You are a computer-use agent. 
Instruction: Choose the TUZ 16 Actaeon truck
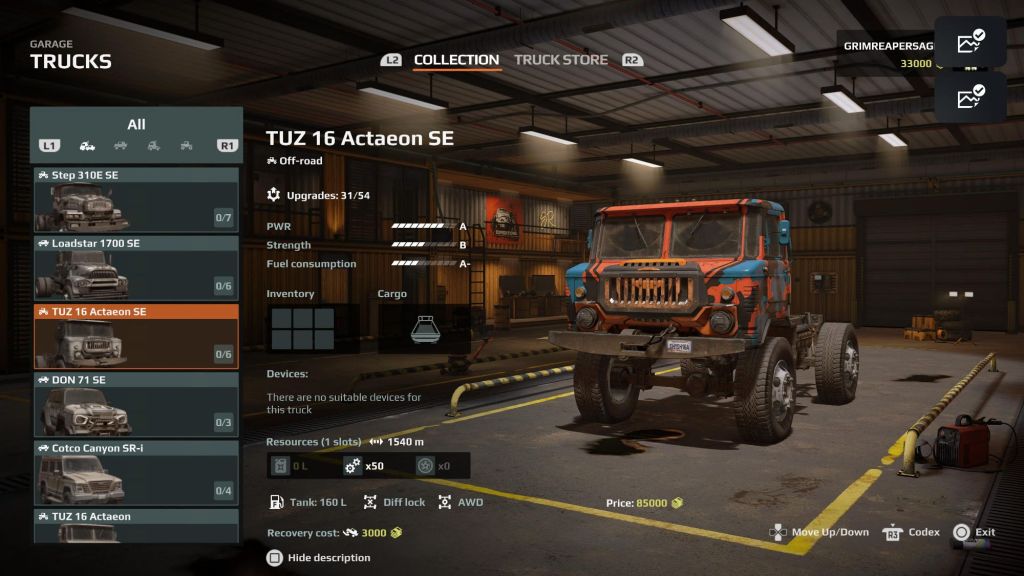(136, 526)
